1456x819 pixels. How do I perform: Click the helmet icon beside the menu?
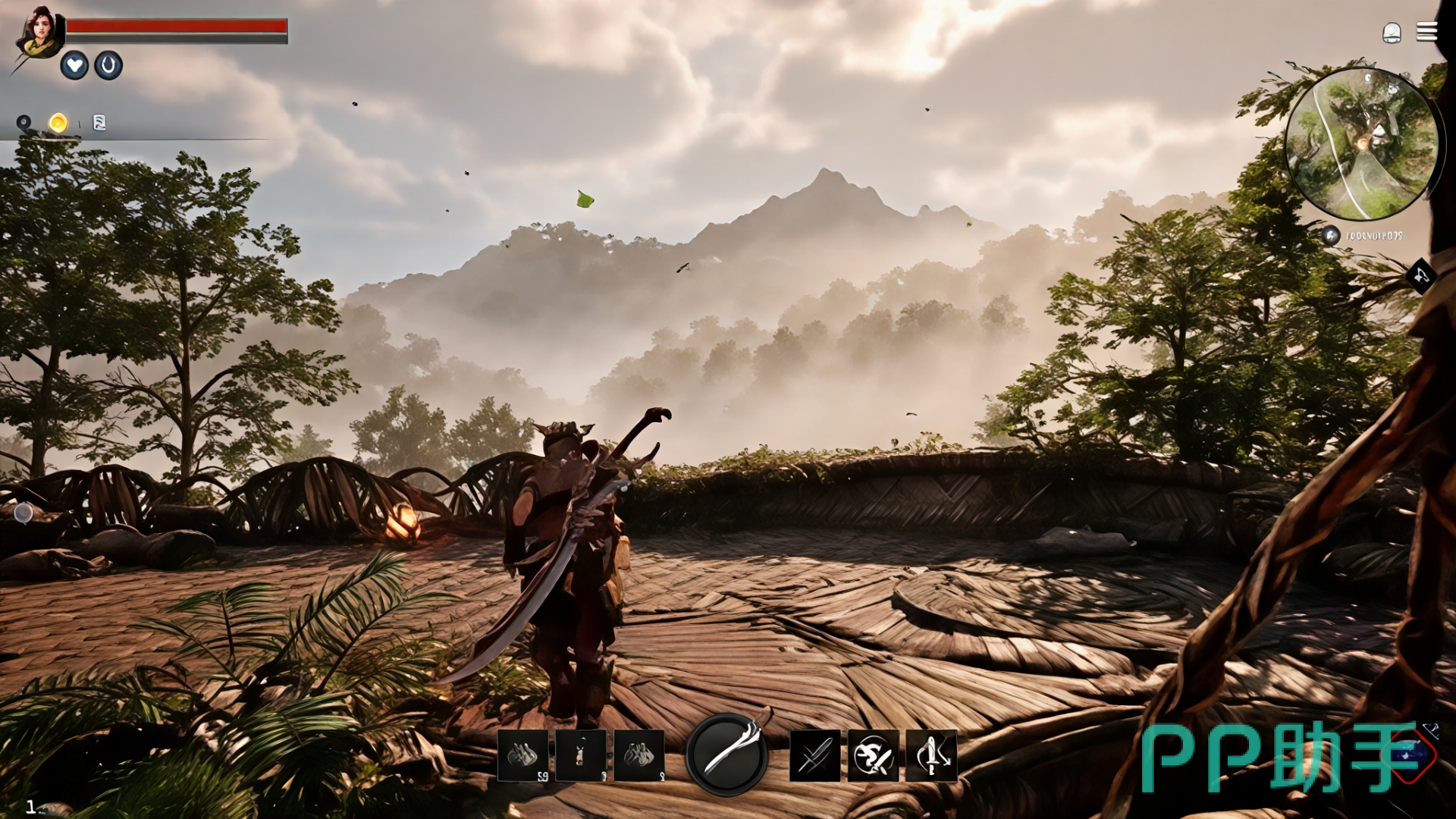1392,33
